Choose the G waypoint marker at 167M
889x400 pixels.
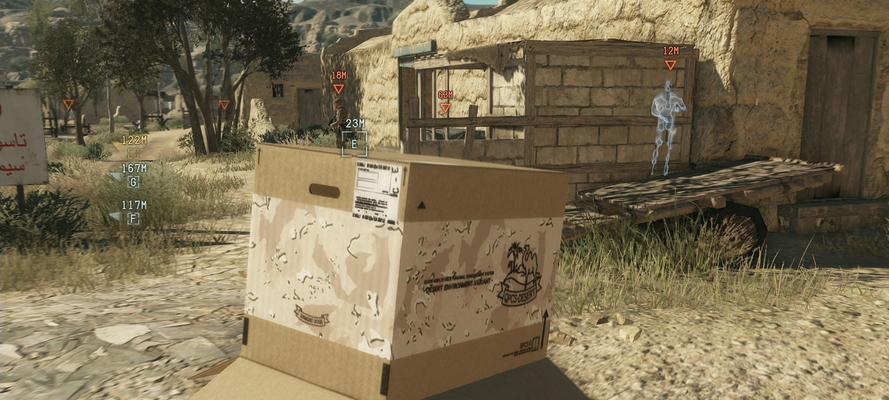tap(133, 181)
